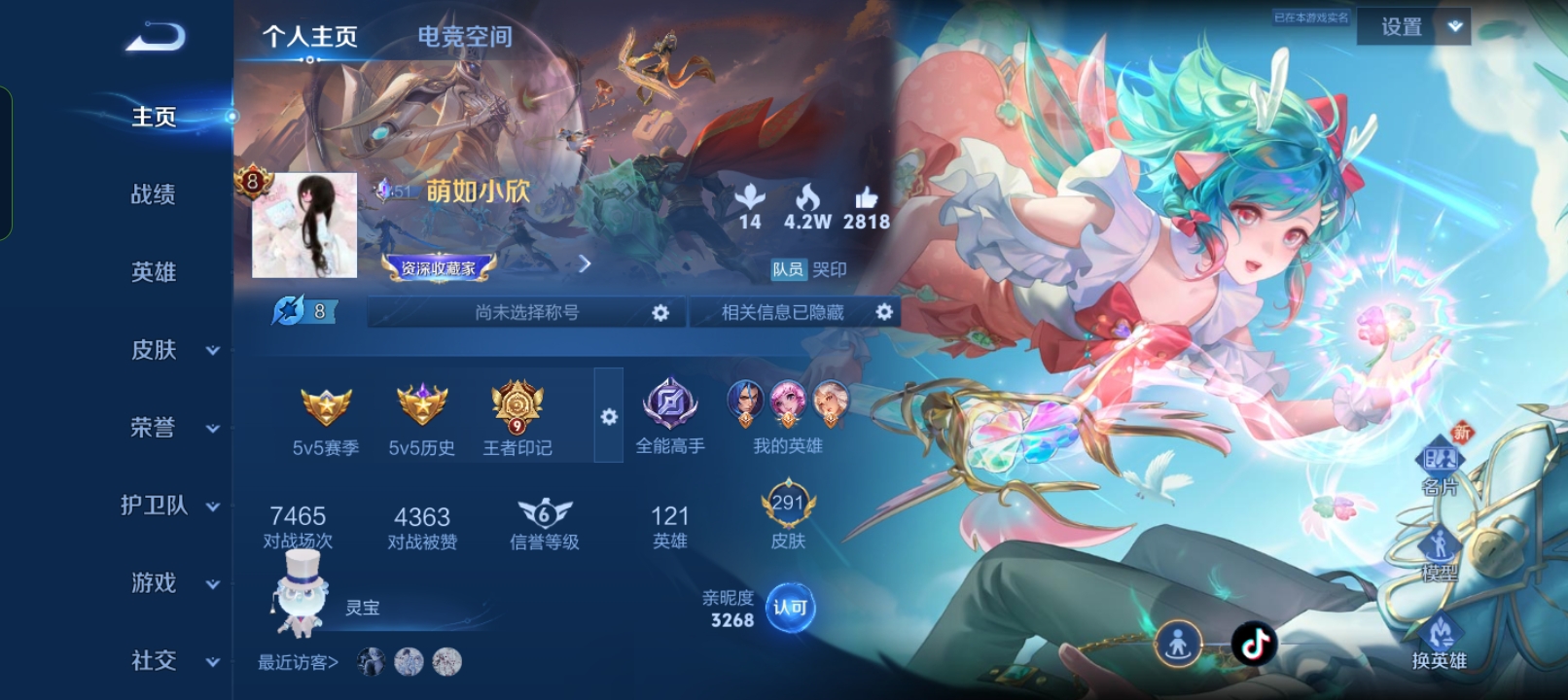The image size is (1568, 700).
Task: Tap the 认可 intimacy button
Action: click(790, 608)
